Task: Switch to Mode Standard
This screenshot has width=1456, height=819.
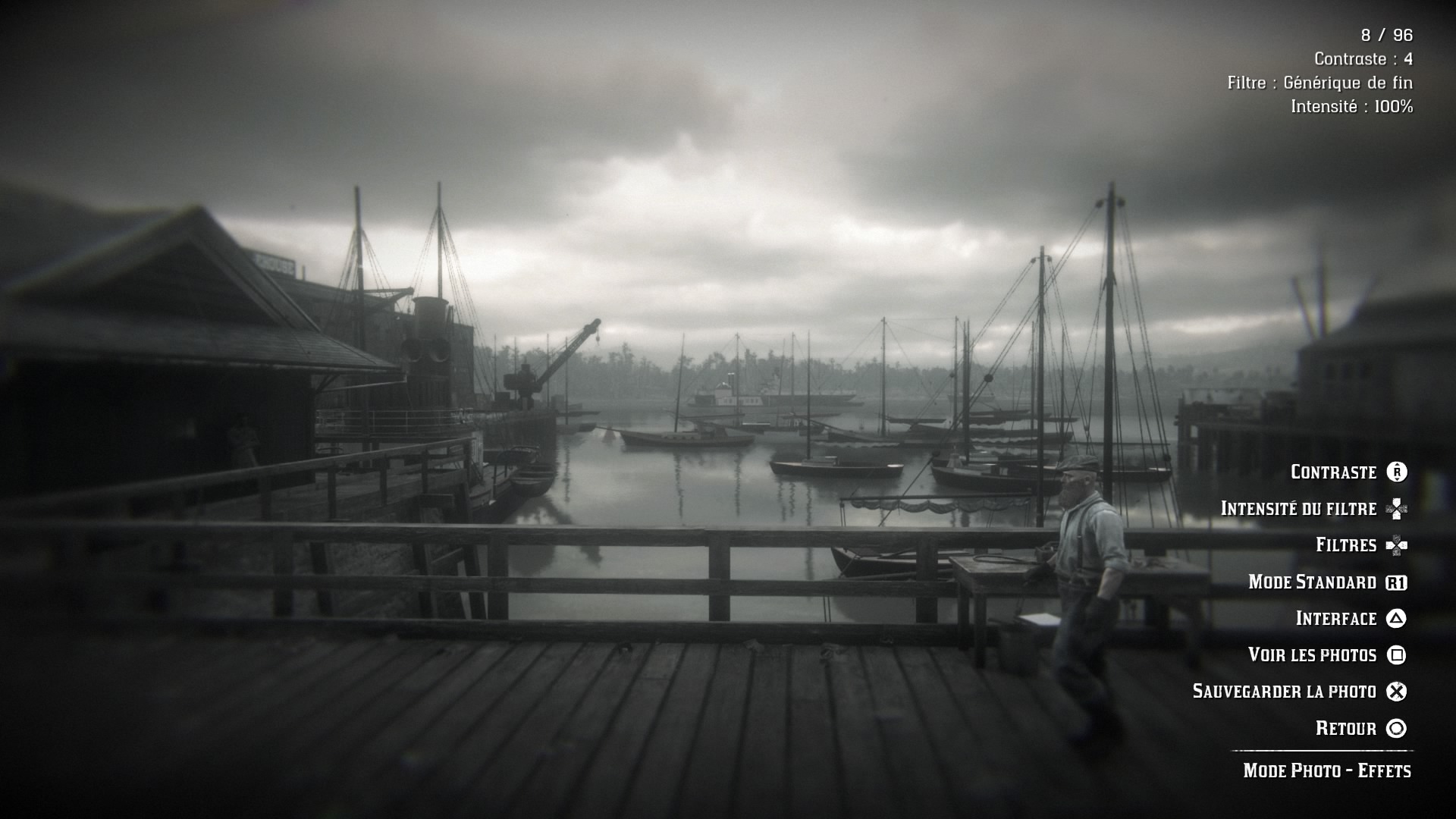Action: pyautogui.click(x=1312, y=582)
